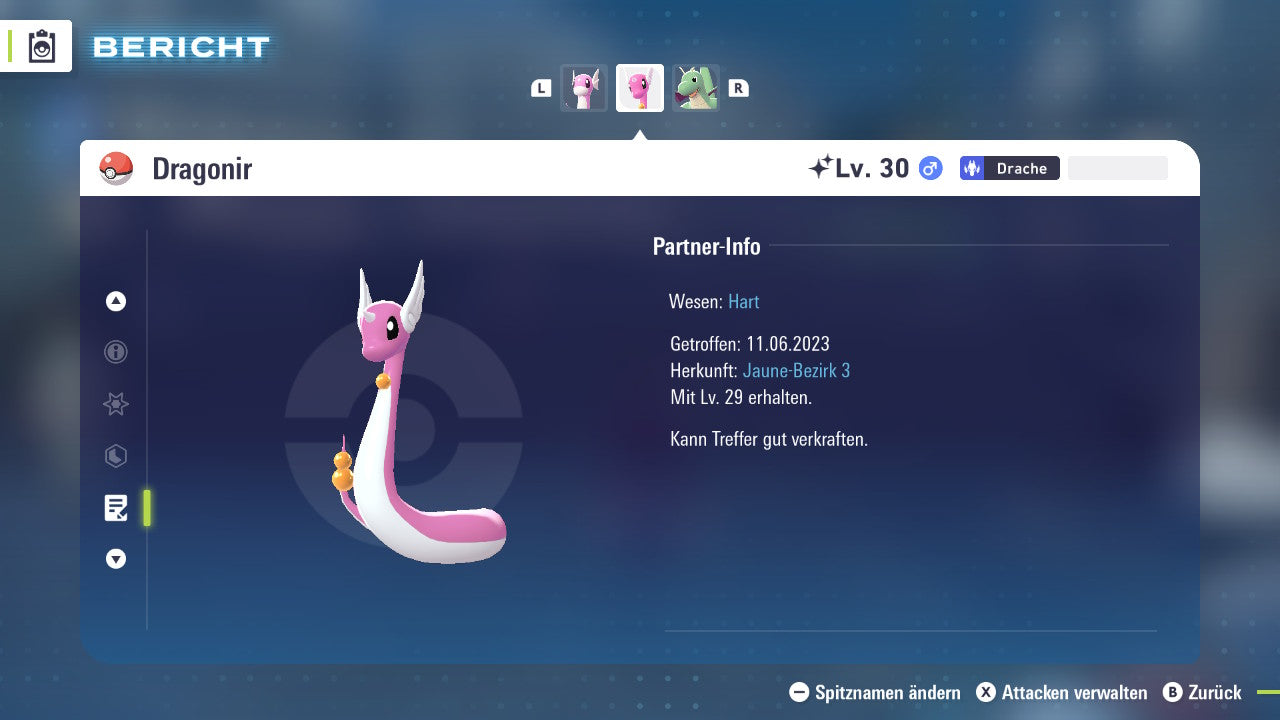Select the report notes icon in the sidebar
The width and height of the screenshot is (1280, 720).
tap(115, 508)
